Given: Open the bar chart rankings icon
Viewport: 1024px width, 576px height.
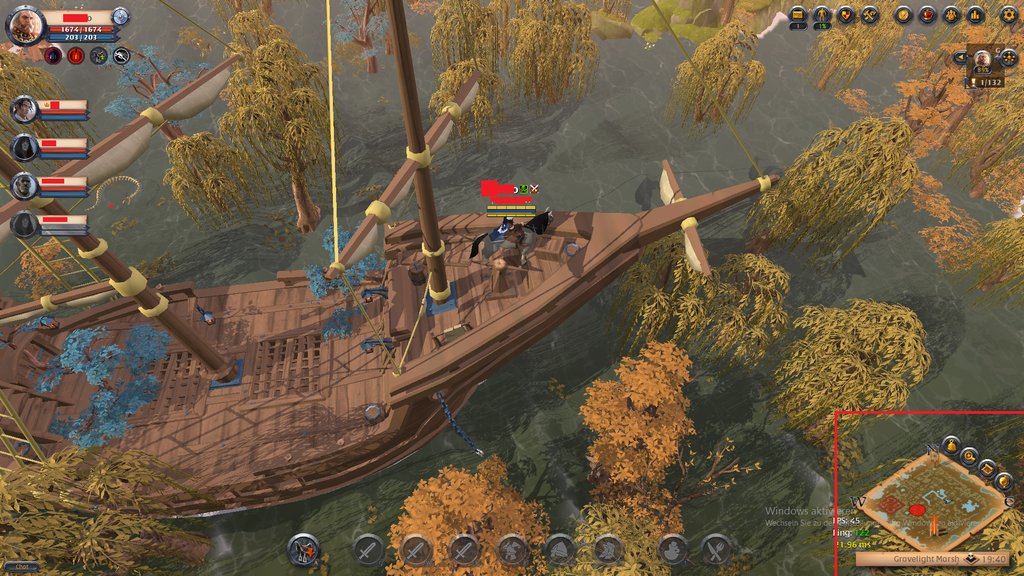Looking at the screenshot, I should [x=976, y=14].
